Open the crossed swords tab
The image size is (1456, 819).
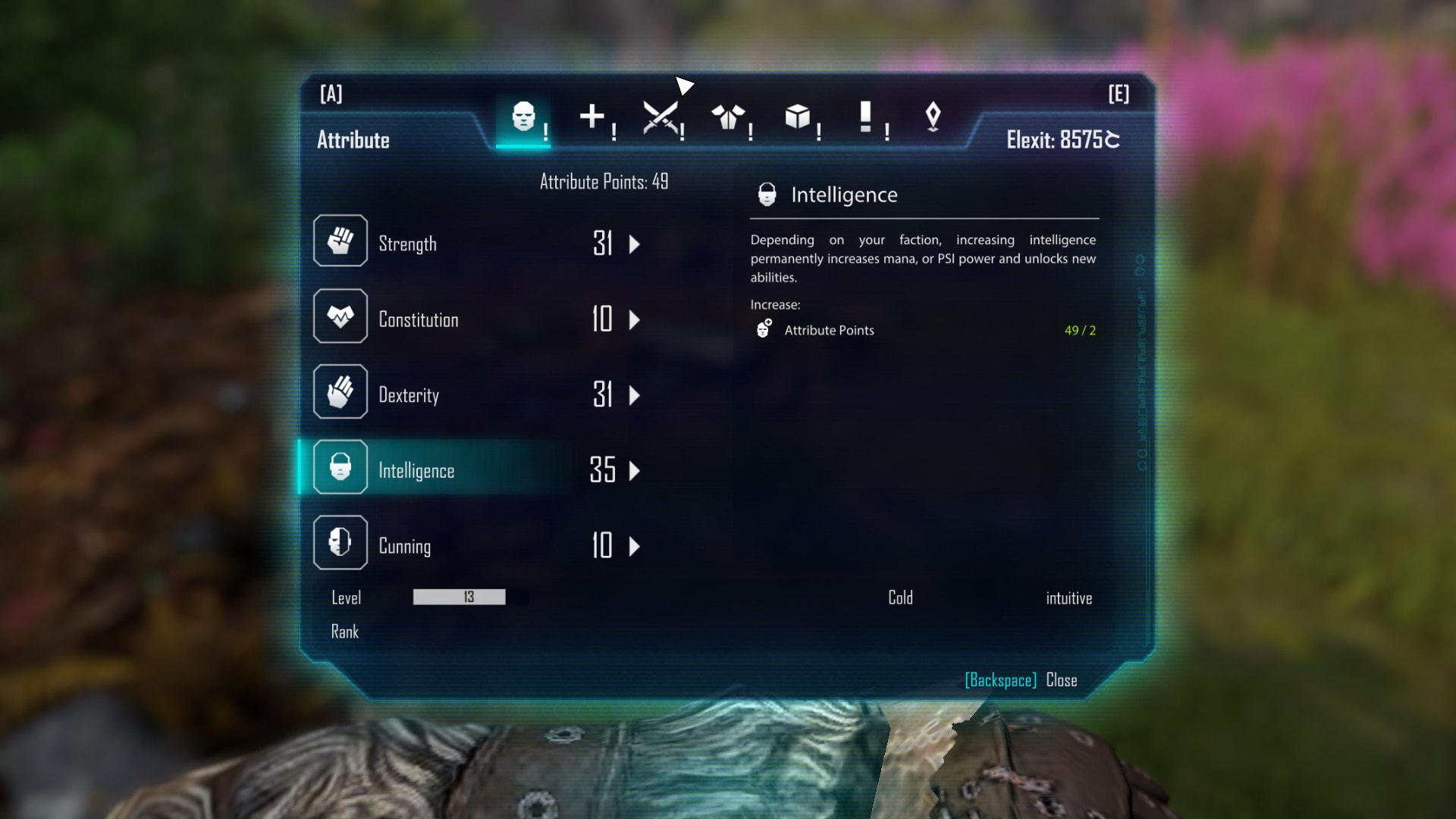(x=660, y=118)
